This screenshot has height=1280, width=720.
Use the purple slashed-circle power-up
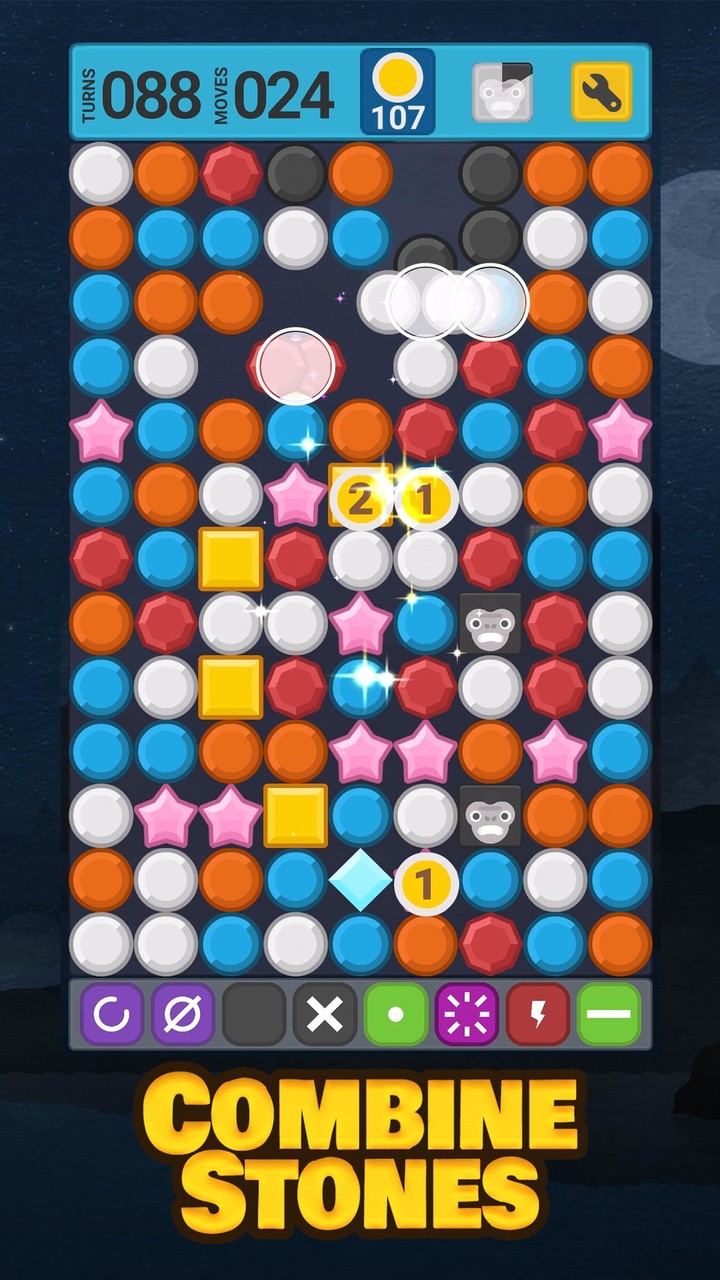click(x=183, y=1015)
